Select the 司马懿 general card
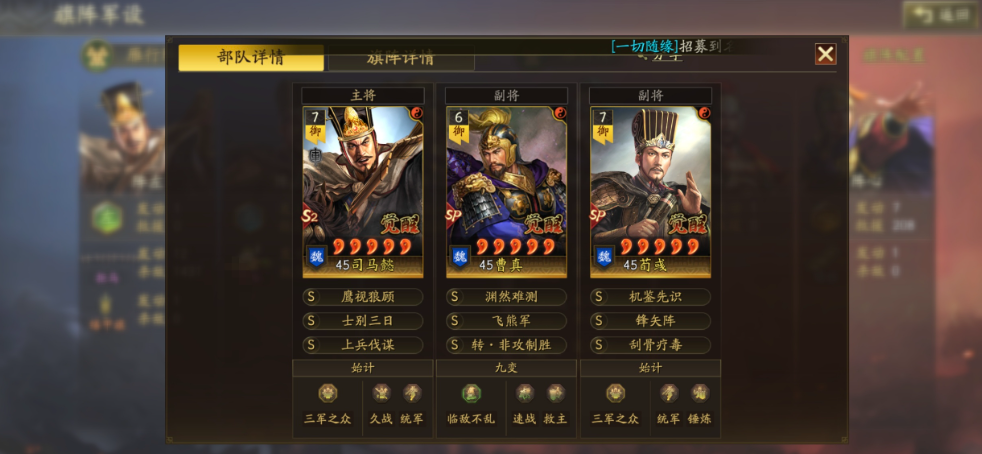982x454 pixels. [363, 191]
